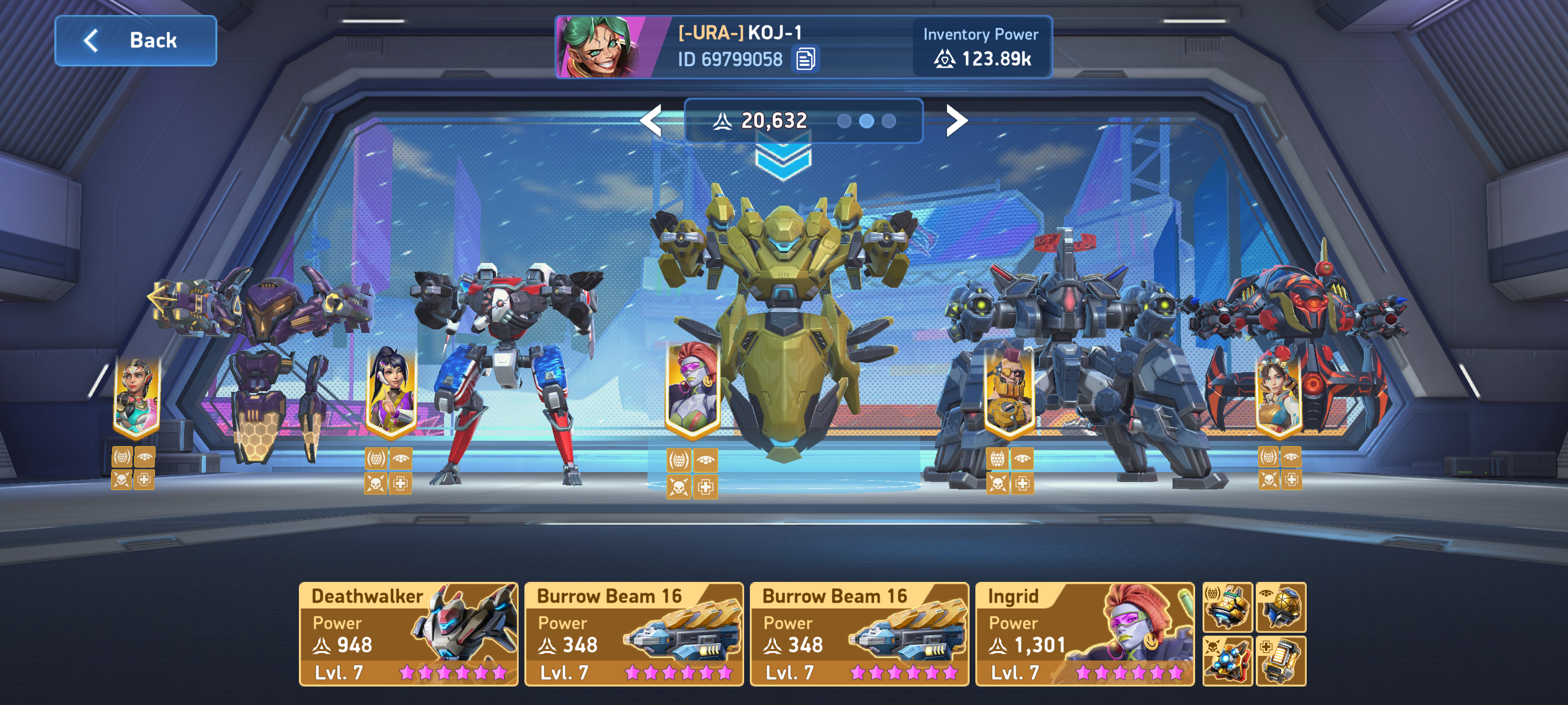This screenshot has height=705, width=1568.
Task: Open the Ingrid pilot card
Action: [1084, 633]
